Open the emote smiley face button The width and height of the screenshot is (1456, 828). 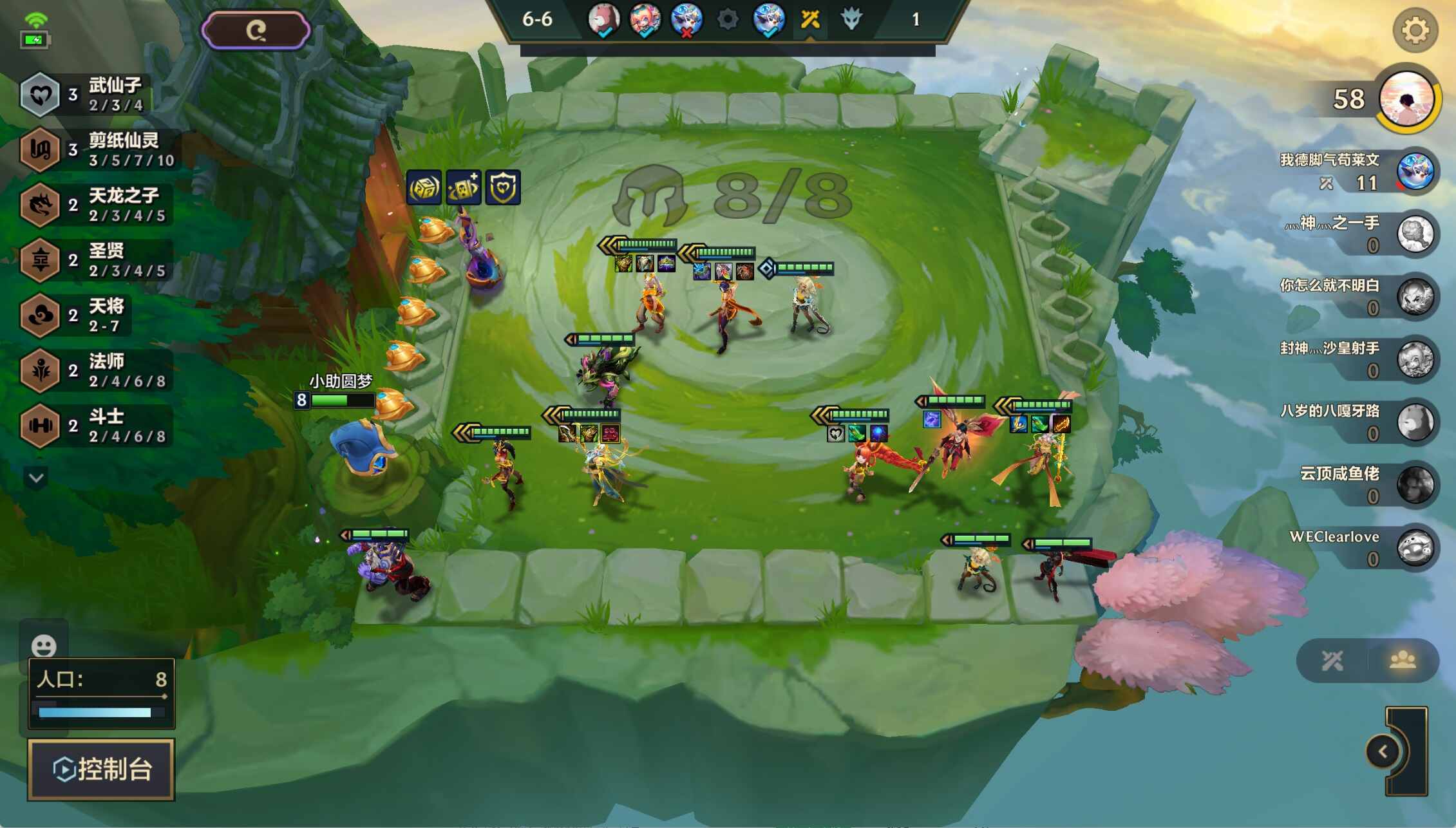[x=44, y=646]
